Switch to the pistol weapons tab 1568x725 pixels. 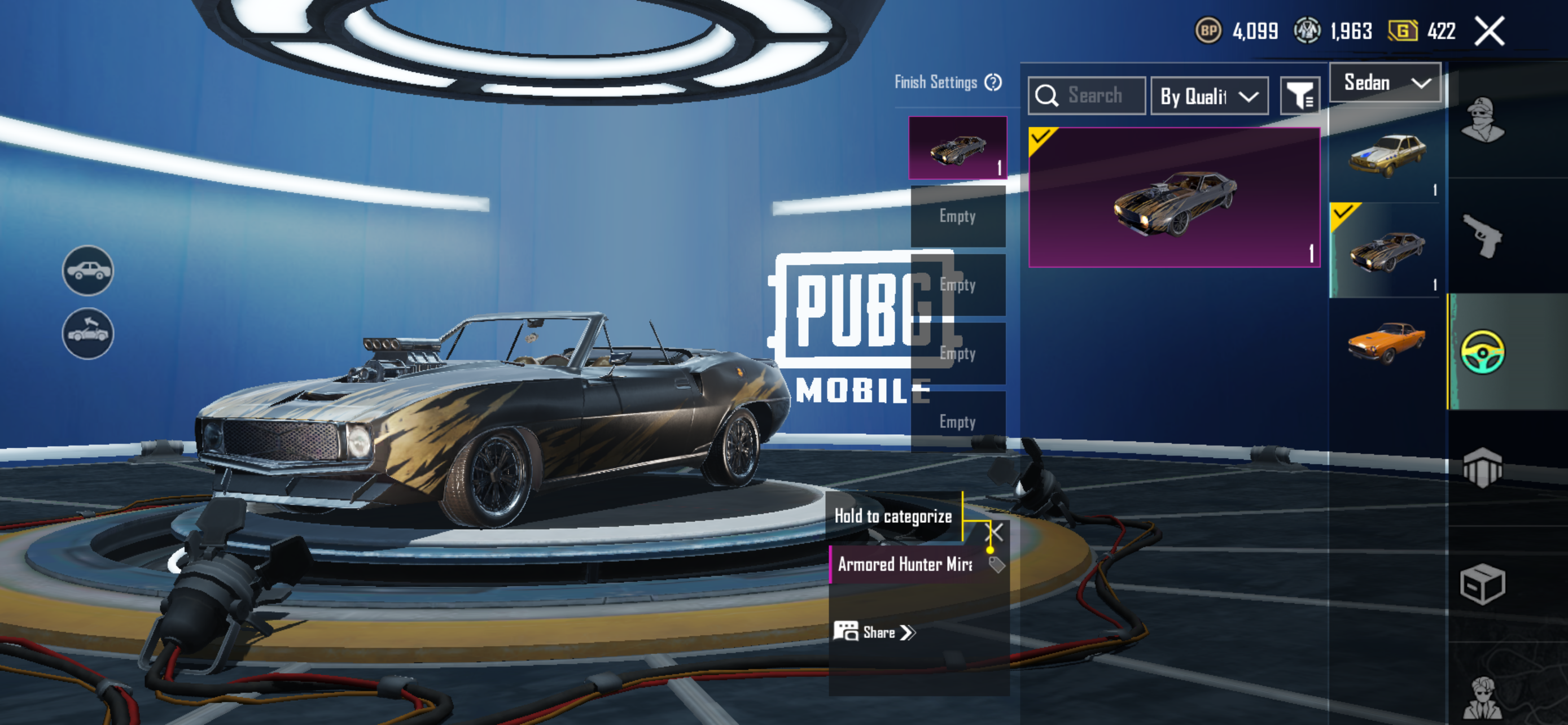point(1482,235)
